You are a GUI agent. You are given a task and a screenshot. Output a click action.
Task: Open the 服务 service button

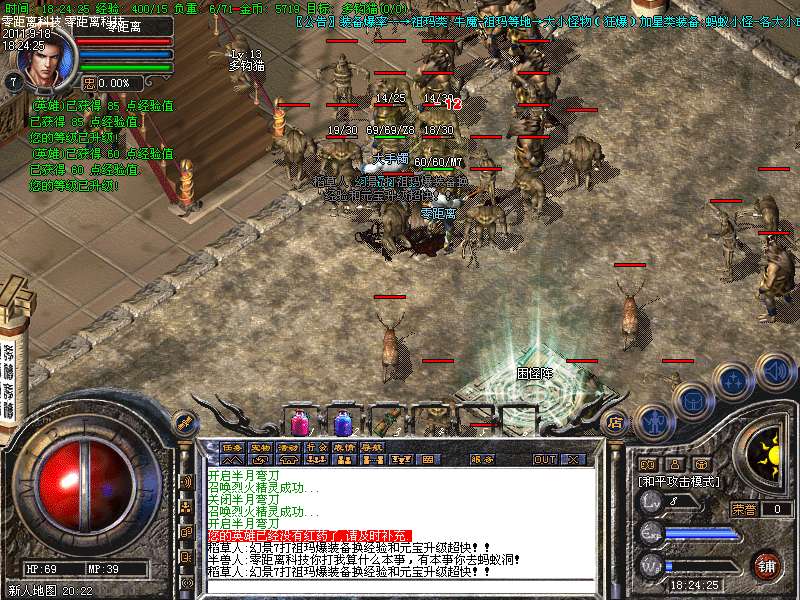pos(482,459)
